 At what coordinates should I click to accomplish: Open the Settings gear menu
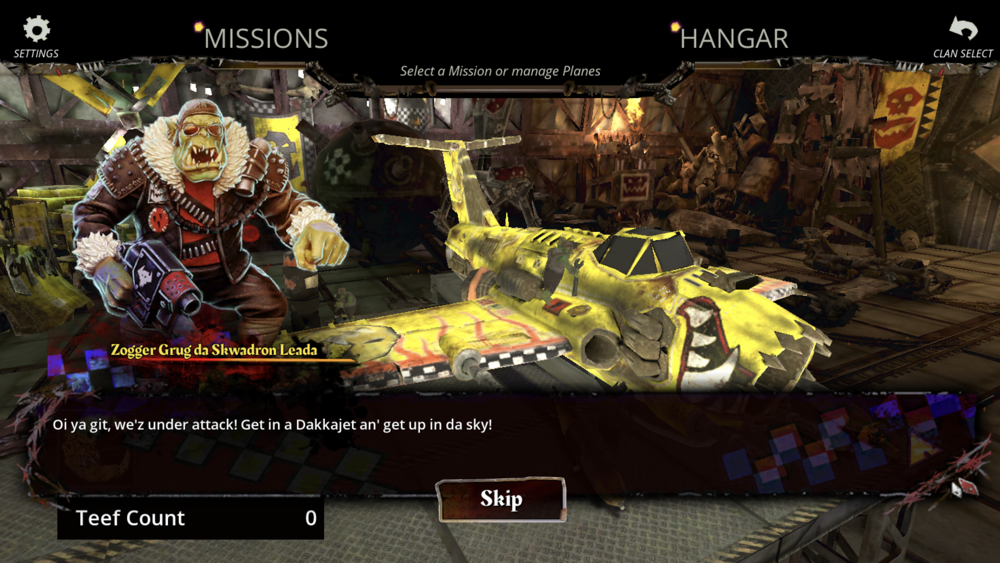(x=36, y=34)
